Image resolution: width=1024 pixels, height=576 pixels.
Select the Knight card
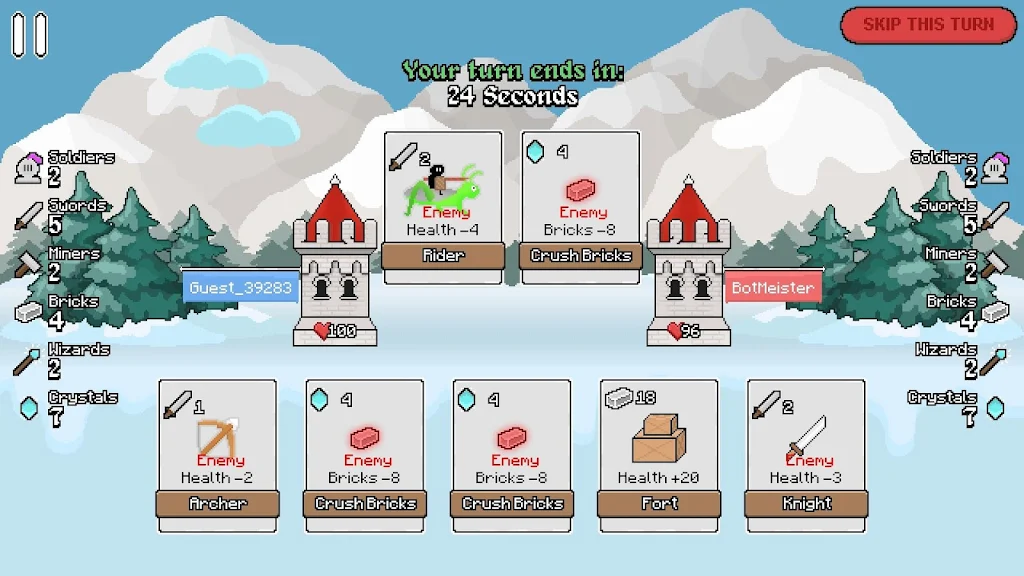806,455
